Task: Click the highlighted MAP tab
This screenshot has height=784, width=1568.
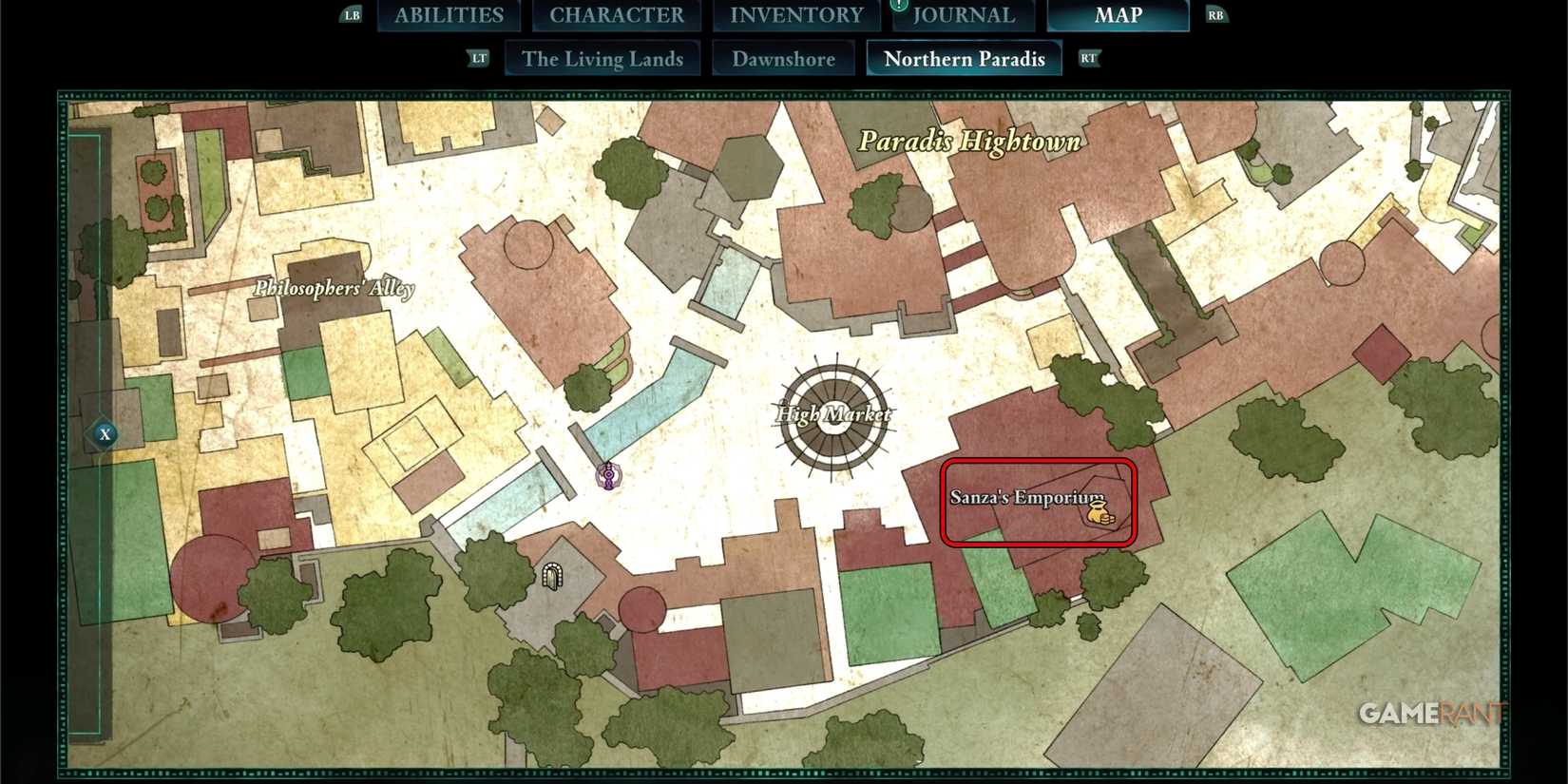Action: click(x=1119, y=14)
